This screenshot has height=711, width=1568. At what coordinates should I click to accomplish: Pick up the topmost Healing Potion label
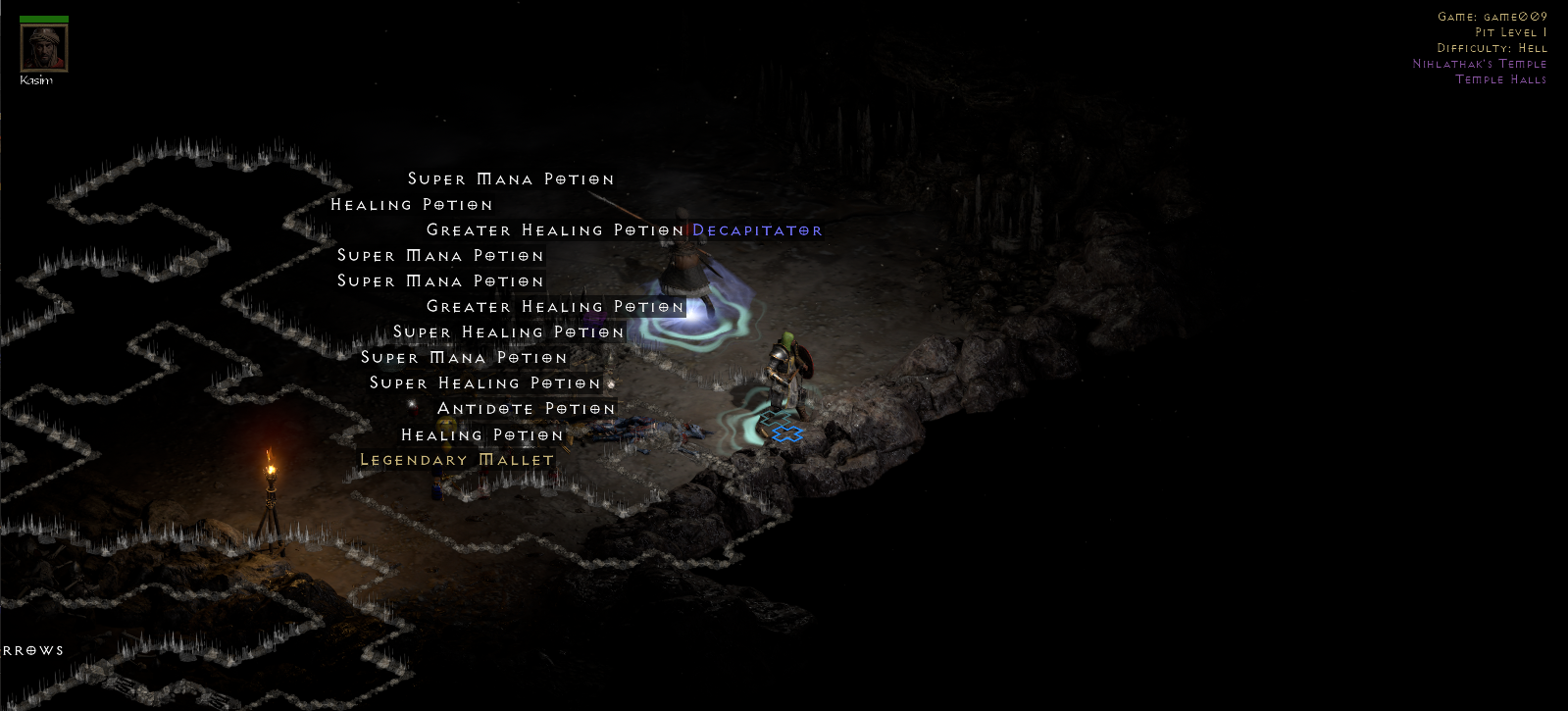coord(413,205)
